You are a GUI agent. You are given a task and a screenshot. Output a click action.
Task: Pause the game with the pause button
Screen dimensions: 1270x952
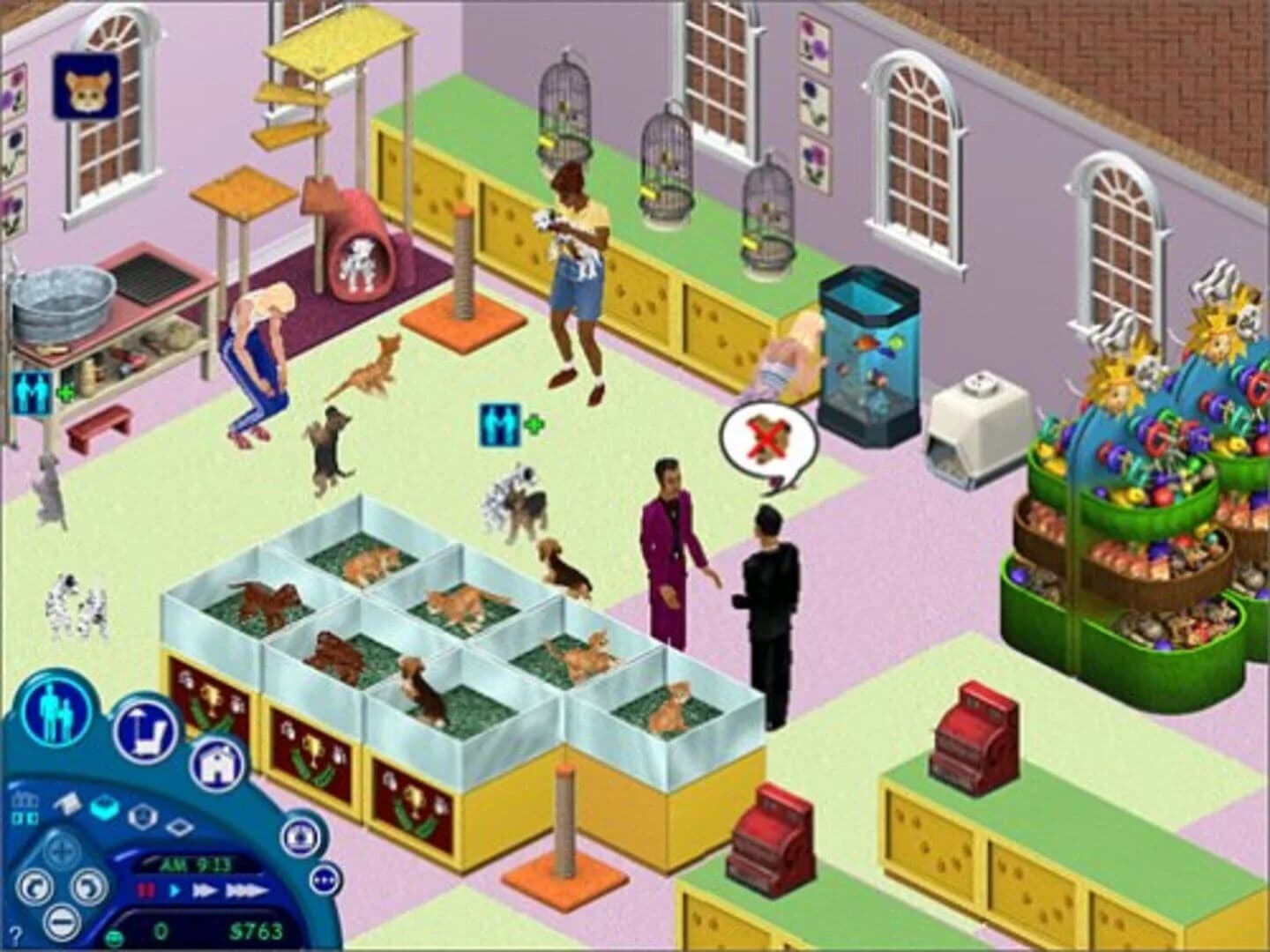click(x=146, y=889)
